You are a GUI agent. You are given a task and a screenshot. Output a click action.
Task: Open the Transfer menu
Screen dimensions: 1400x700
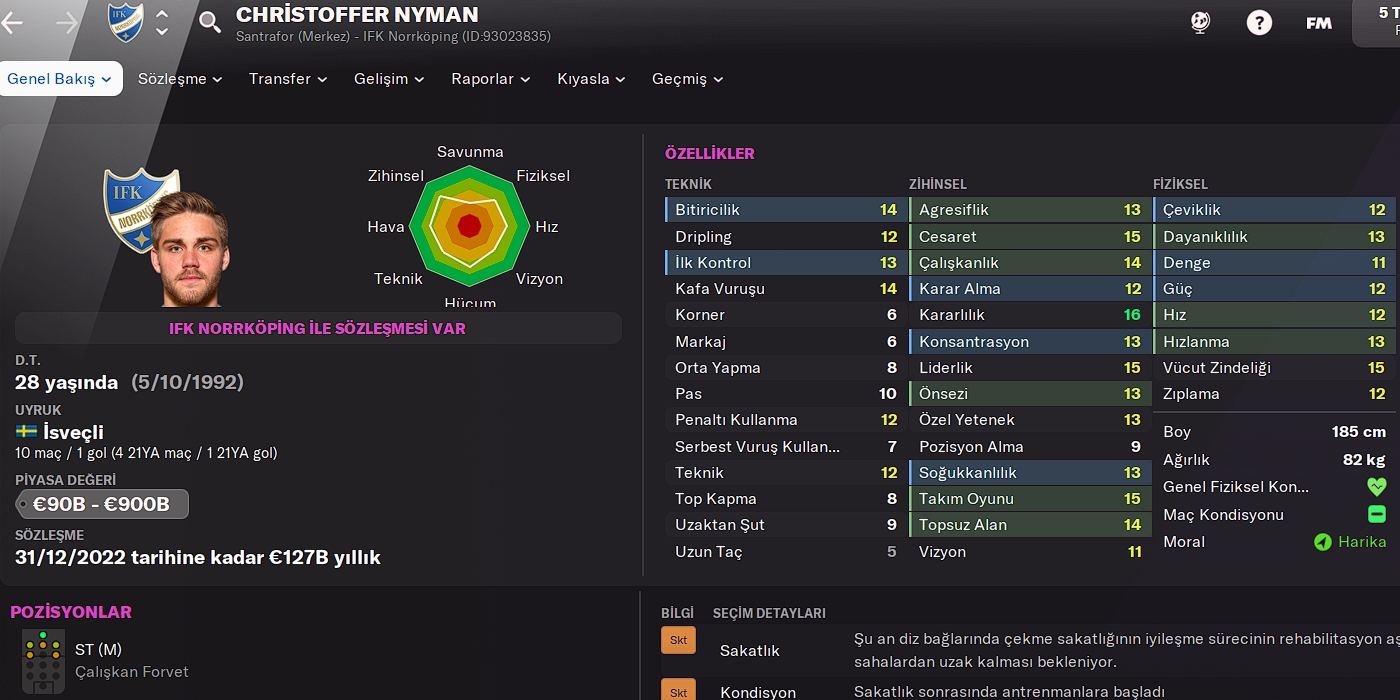coord(288,79)
